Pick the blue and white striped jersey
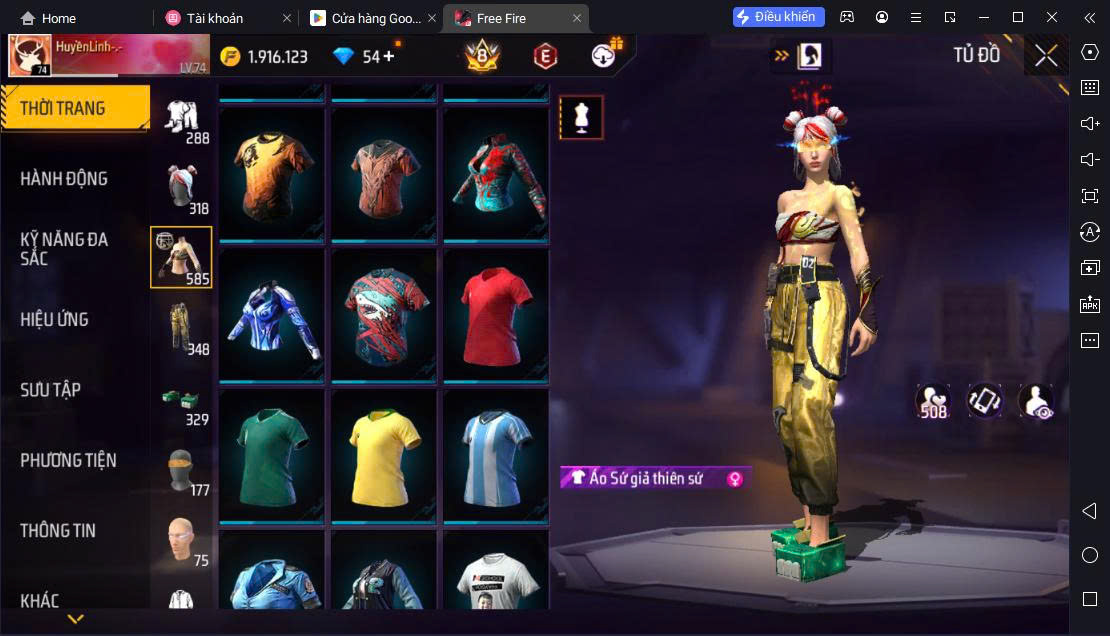Image resolution: width=1110 pixels, height=636 pixels. [x=496, y=454]
